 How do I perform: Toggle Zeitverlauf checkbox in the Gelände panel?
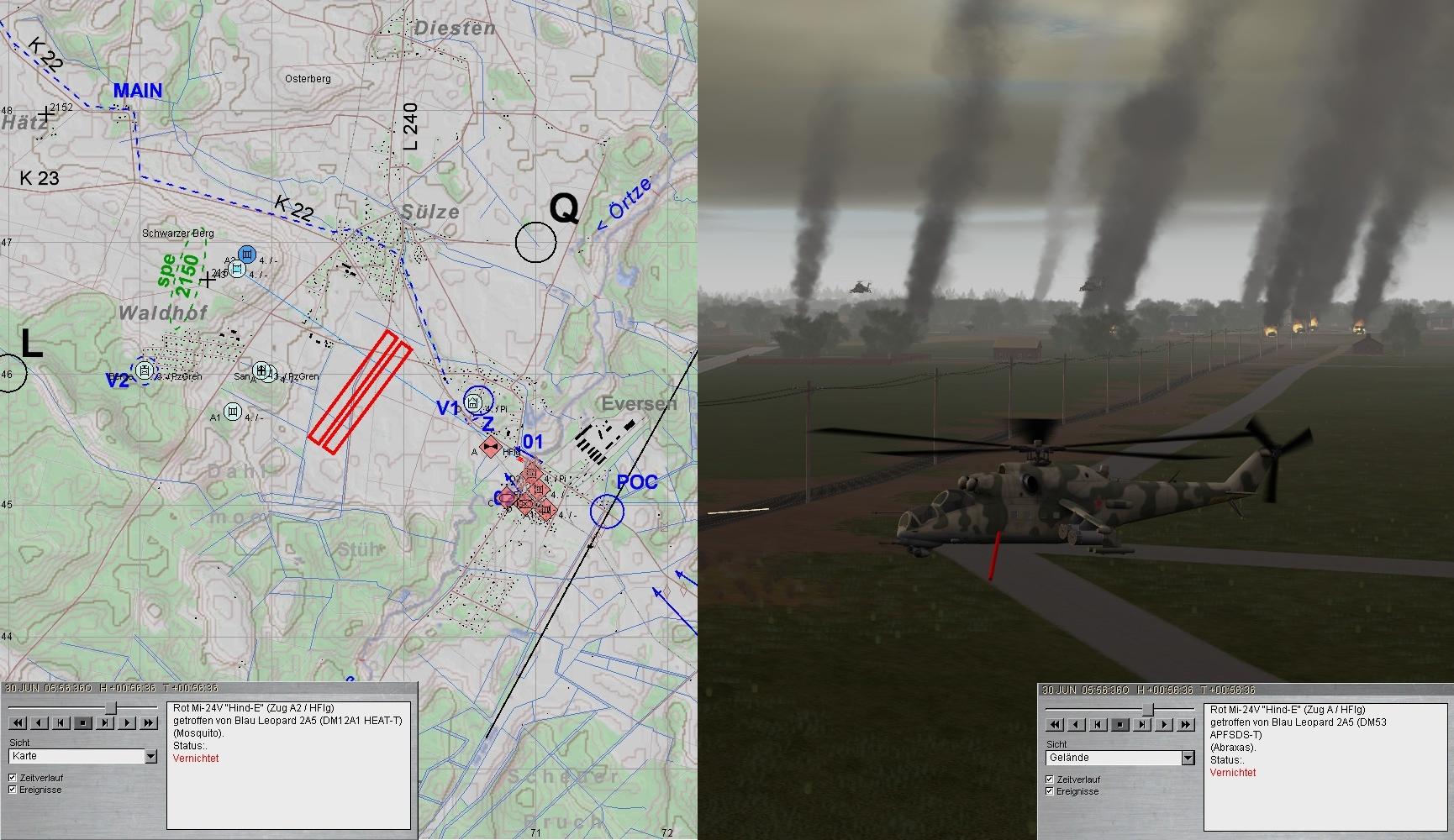[x=1050, y=780]
